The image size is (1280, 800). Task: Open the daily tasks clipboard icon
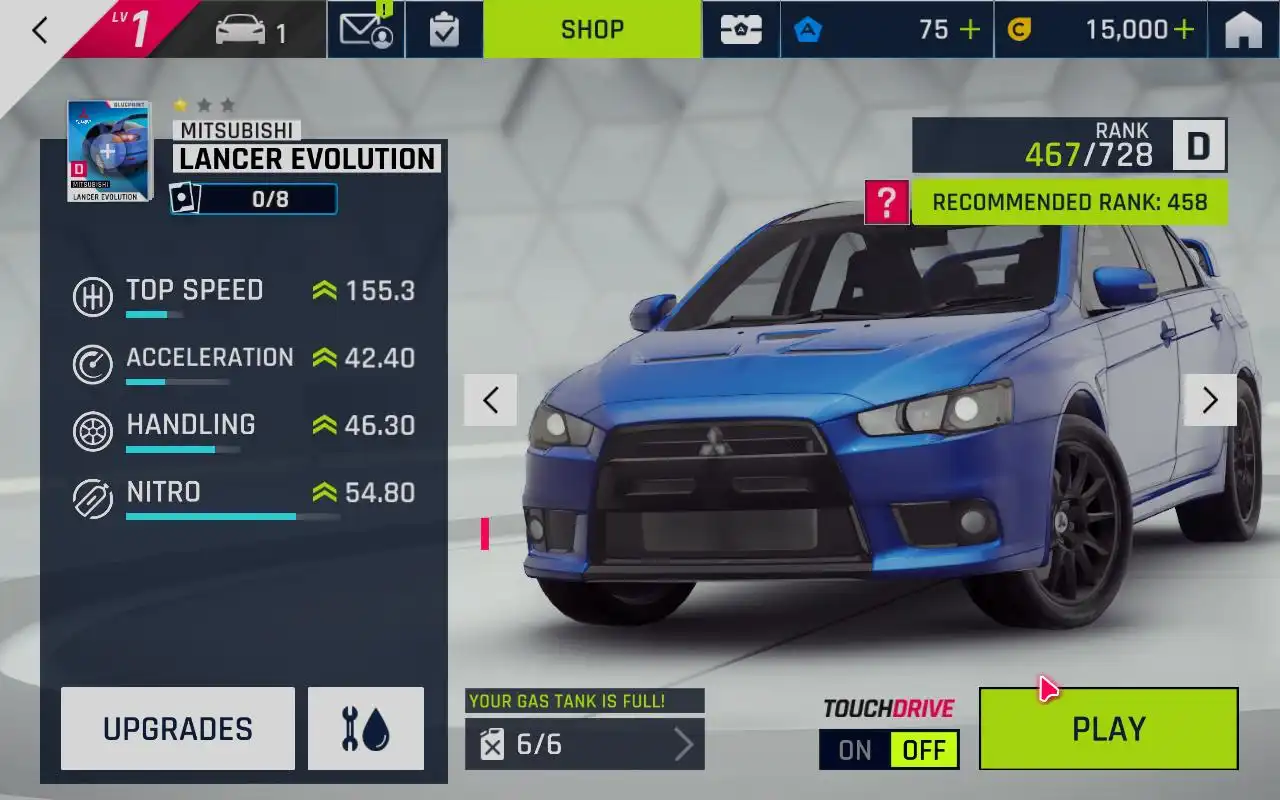click(x=444, y=30)
